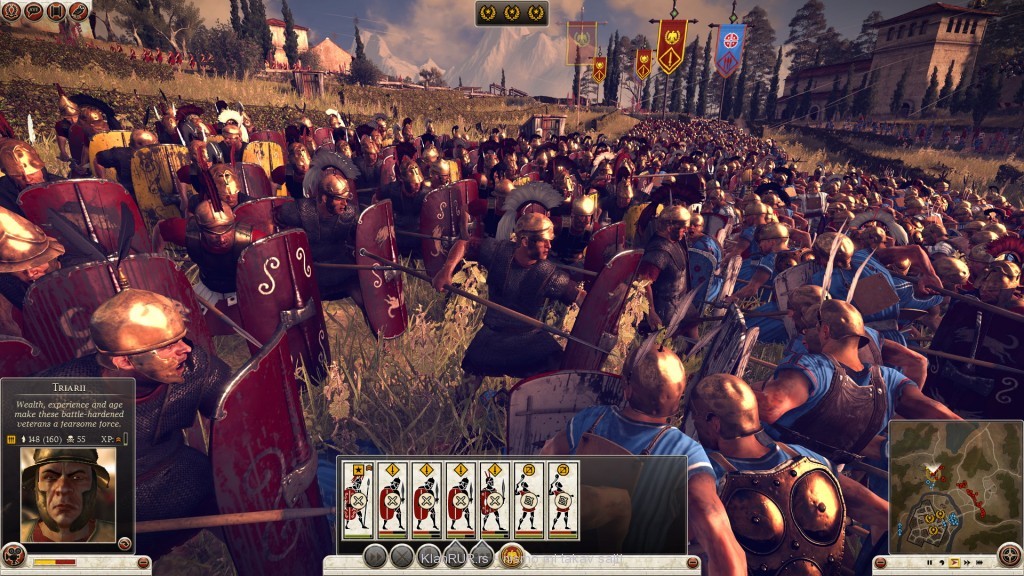The height and width of the screenshot is (576, 1024).
Task: Select the starred general unit card
Action: pyautogui.click(x=358, y=500)
